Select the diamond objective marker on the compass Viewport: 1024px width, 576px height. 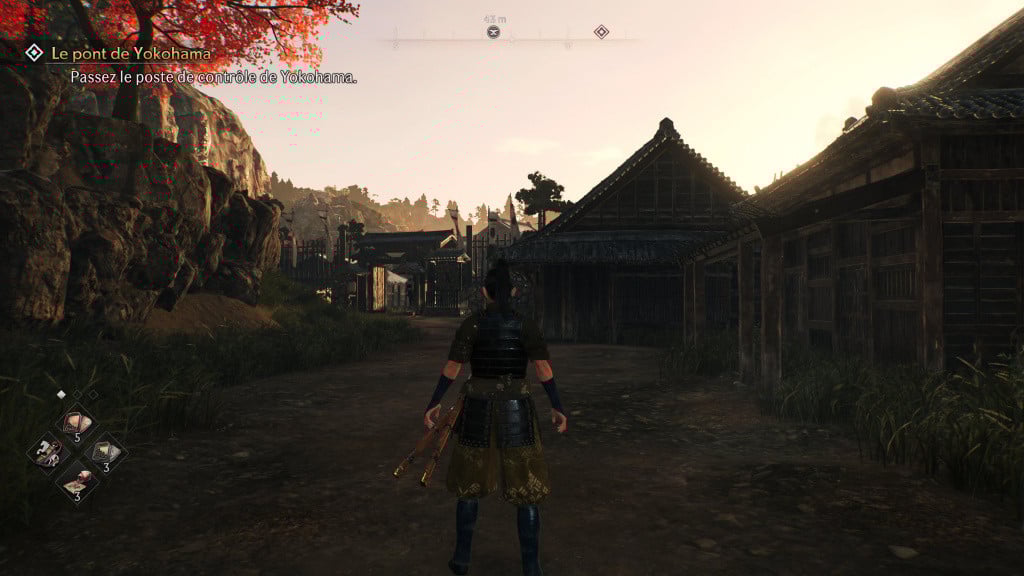click(x=601, y=32)
